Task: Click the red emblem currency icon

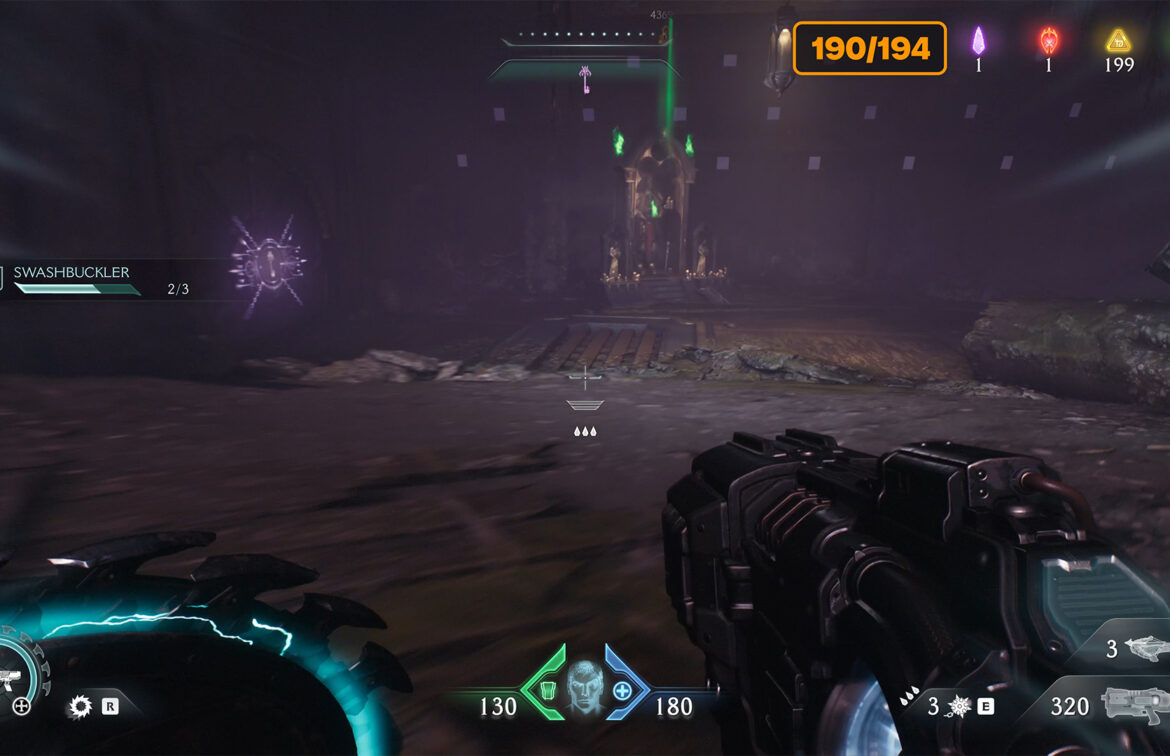Action: (1048, 41)
